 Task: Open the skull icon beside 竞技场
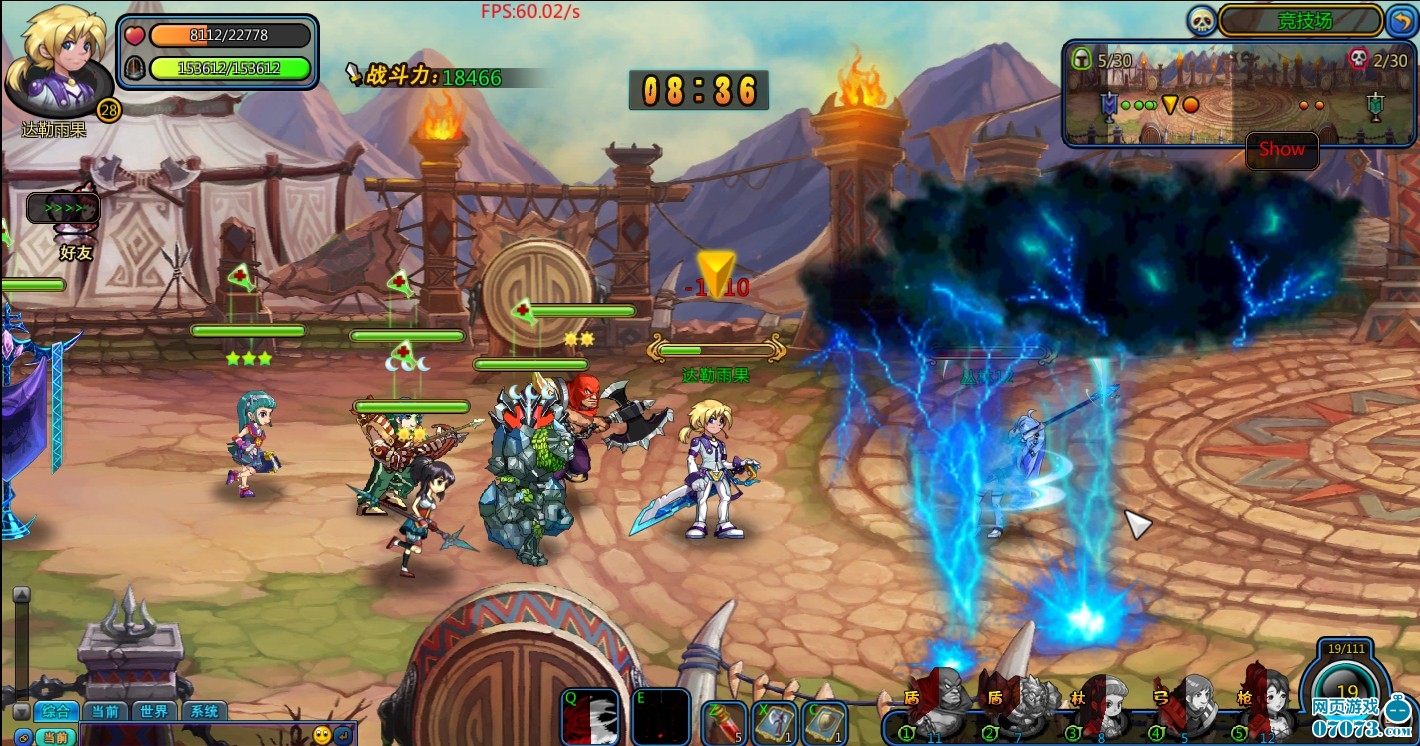(1201, 20)
